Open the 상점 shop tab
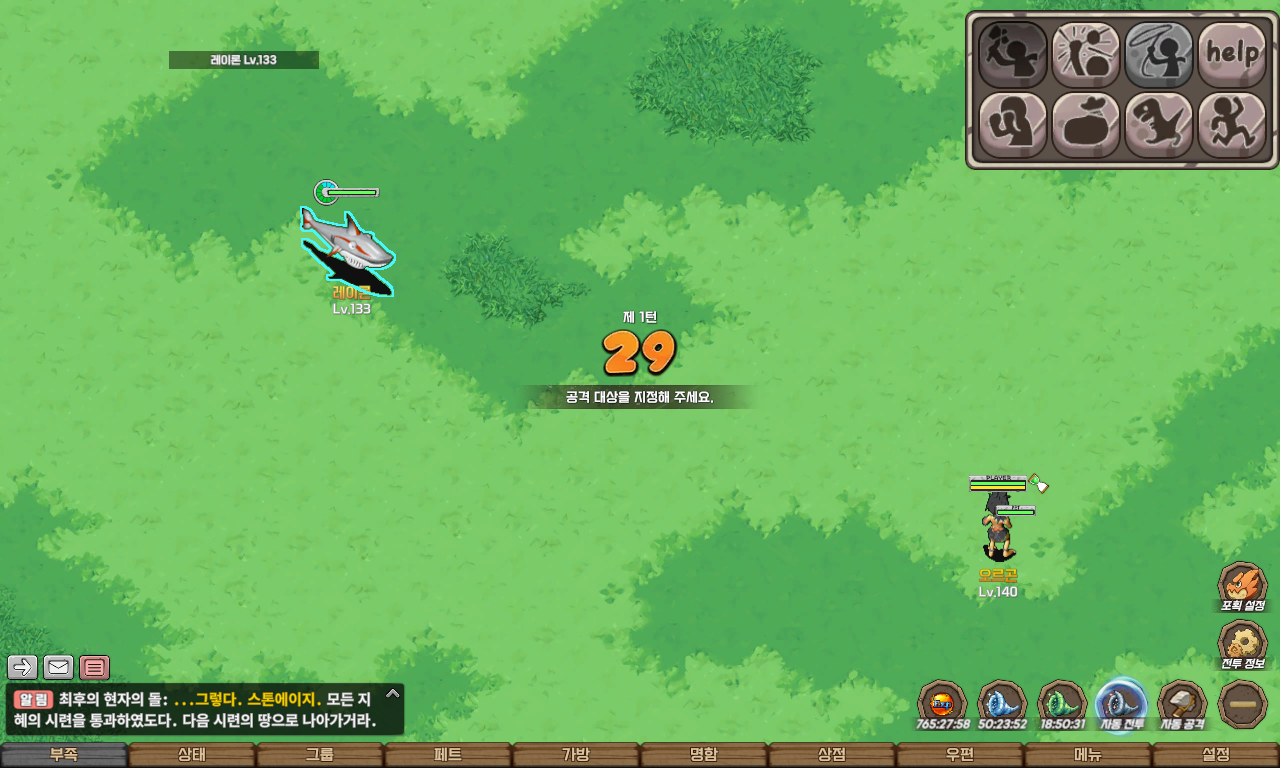 (x=832, y=755)
